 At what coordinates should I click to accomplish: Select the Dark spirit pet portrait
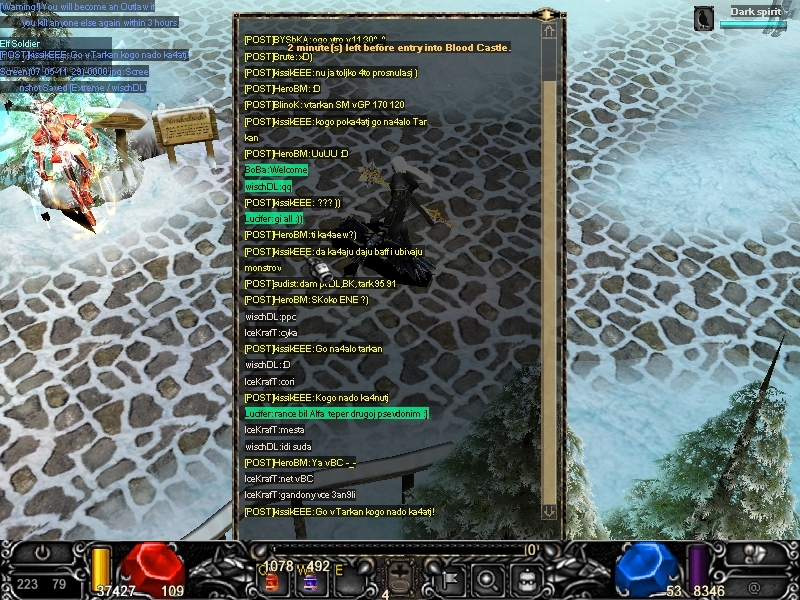(x=706, y=17)
